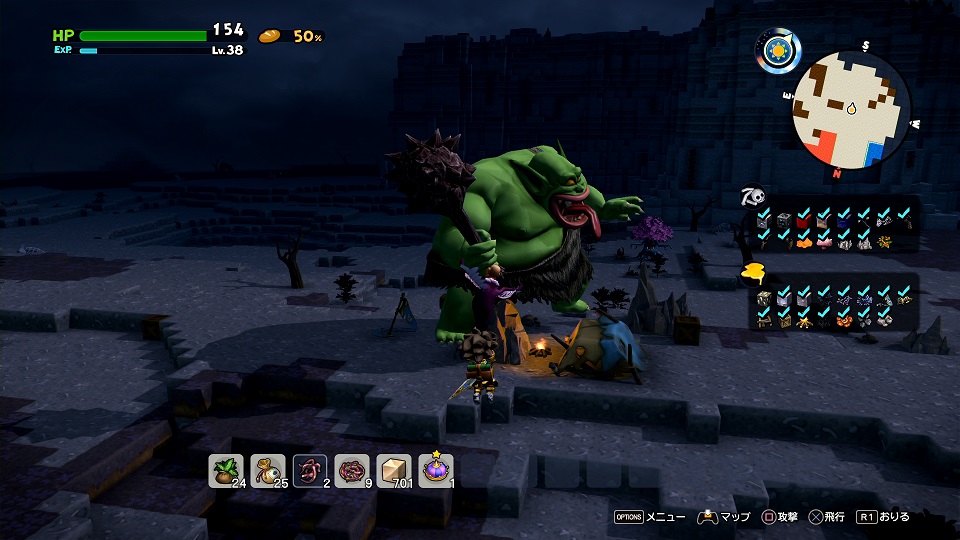Open the skull checklist panel icon

point(752,196)
